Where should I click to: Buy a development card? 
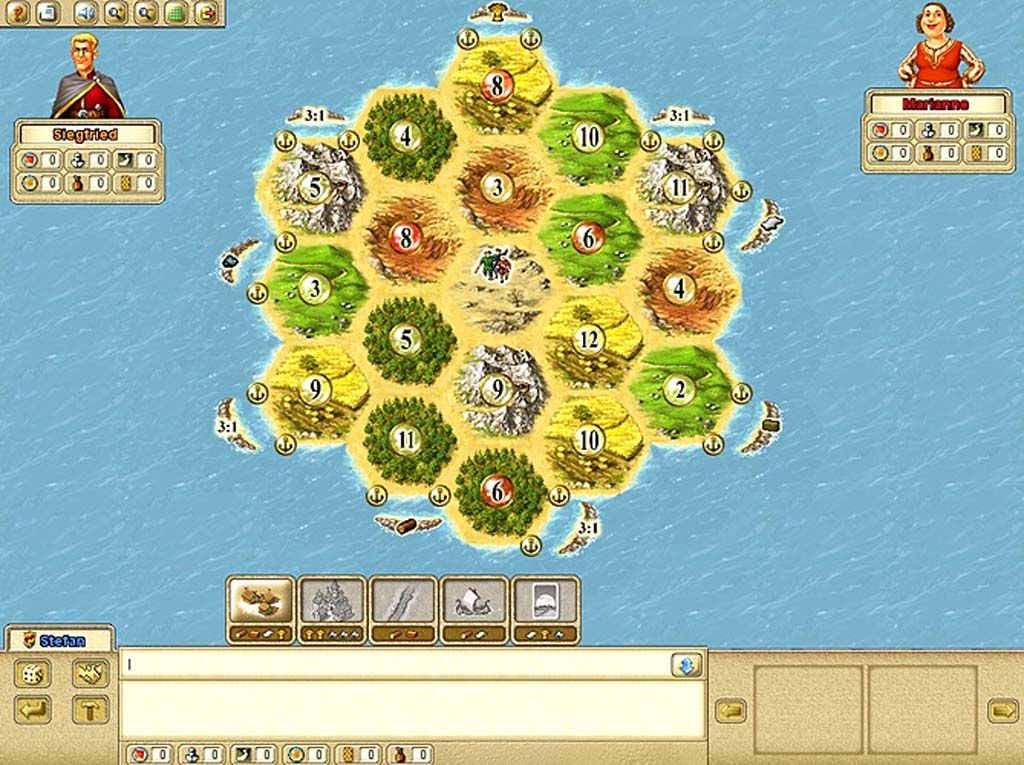click(x=545, y=603)
